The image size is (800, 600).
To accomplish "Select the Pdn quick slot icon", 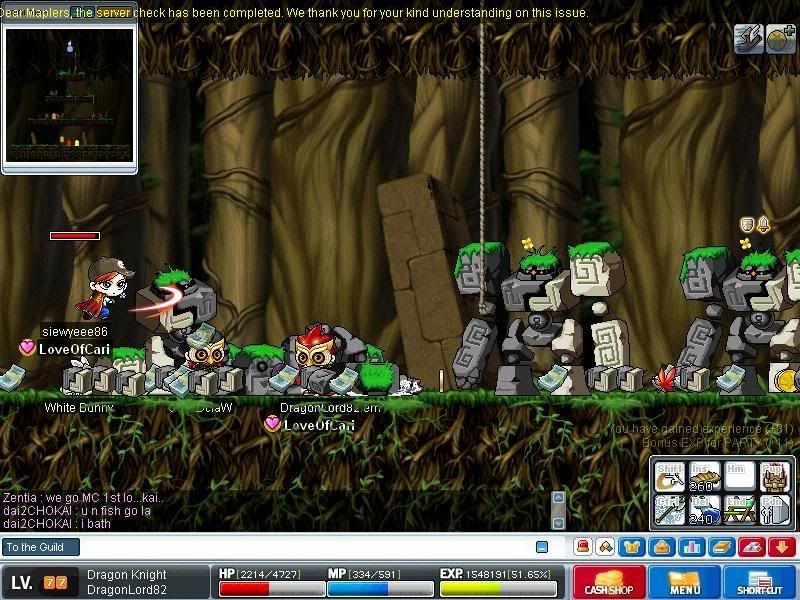I will click(x=775, y=510).
